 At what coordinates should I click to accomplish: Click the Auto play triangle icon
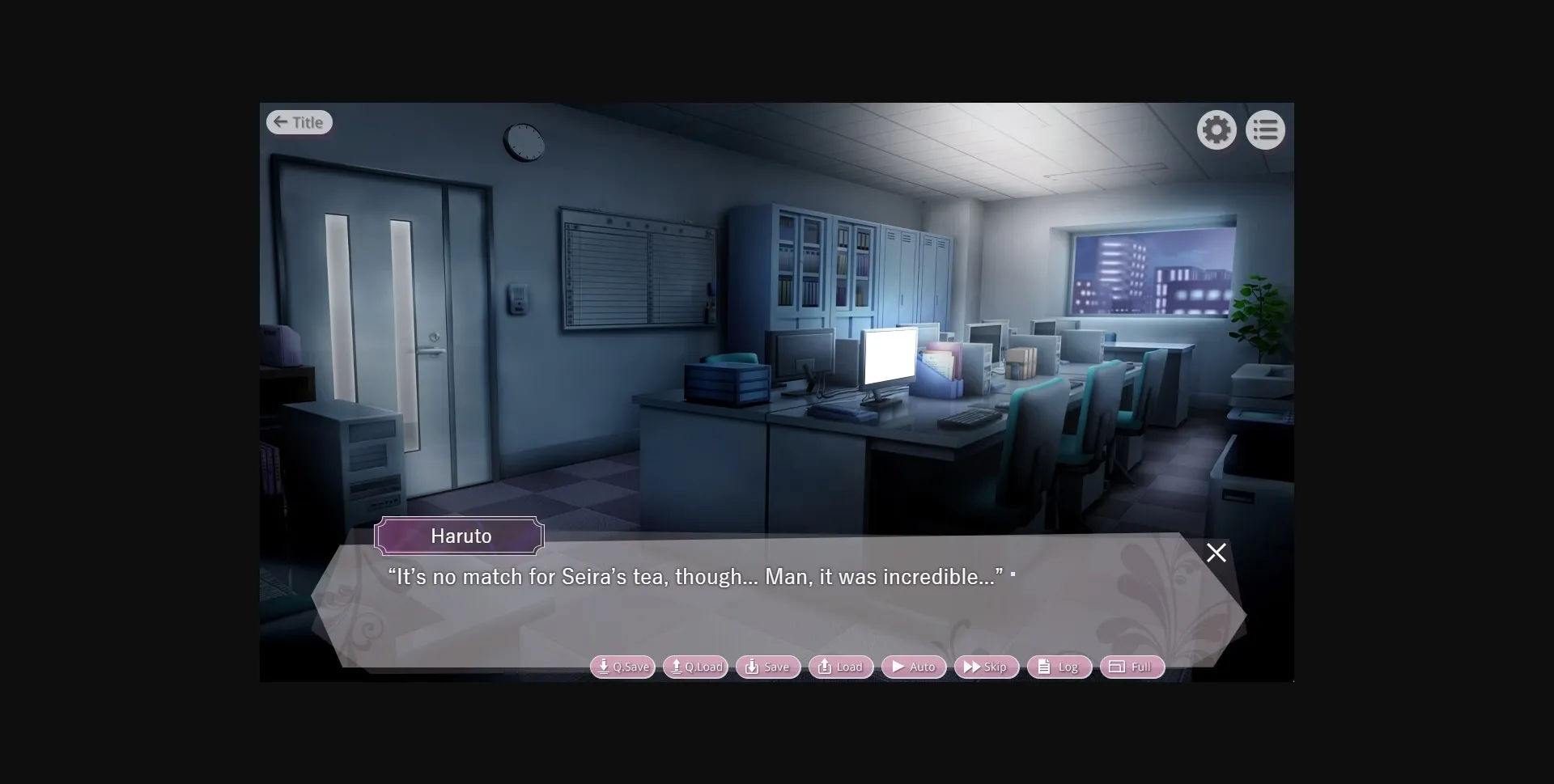click(898, 667)
